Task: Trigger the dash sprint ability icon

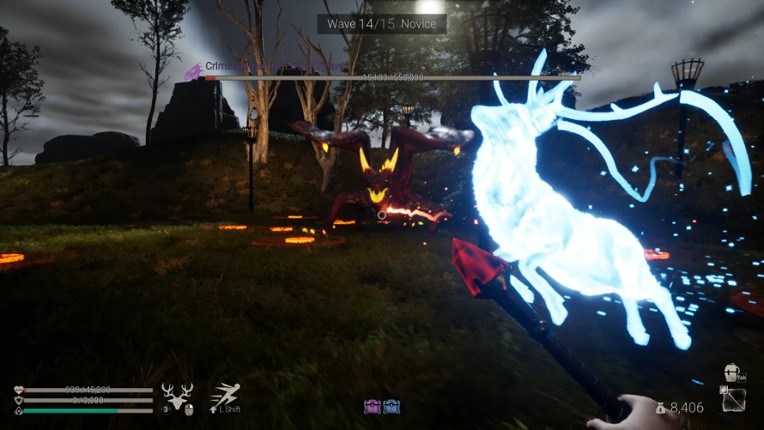Action: (x=225, y=396)
